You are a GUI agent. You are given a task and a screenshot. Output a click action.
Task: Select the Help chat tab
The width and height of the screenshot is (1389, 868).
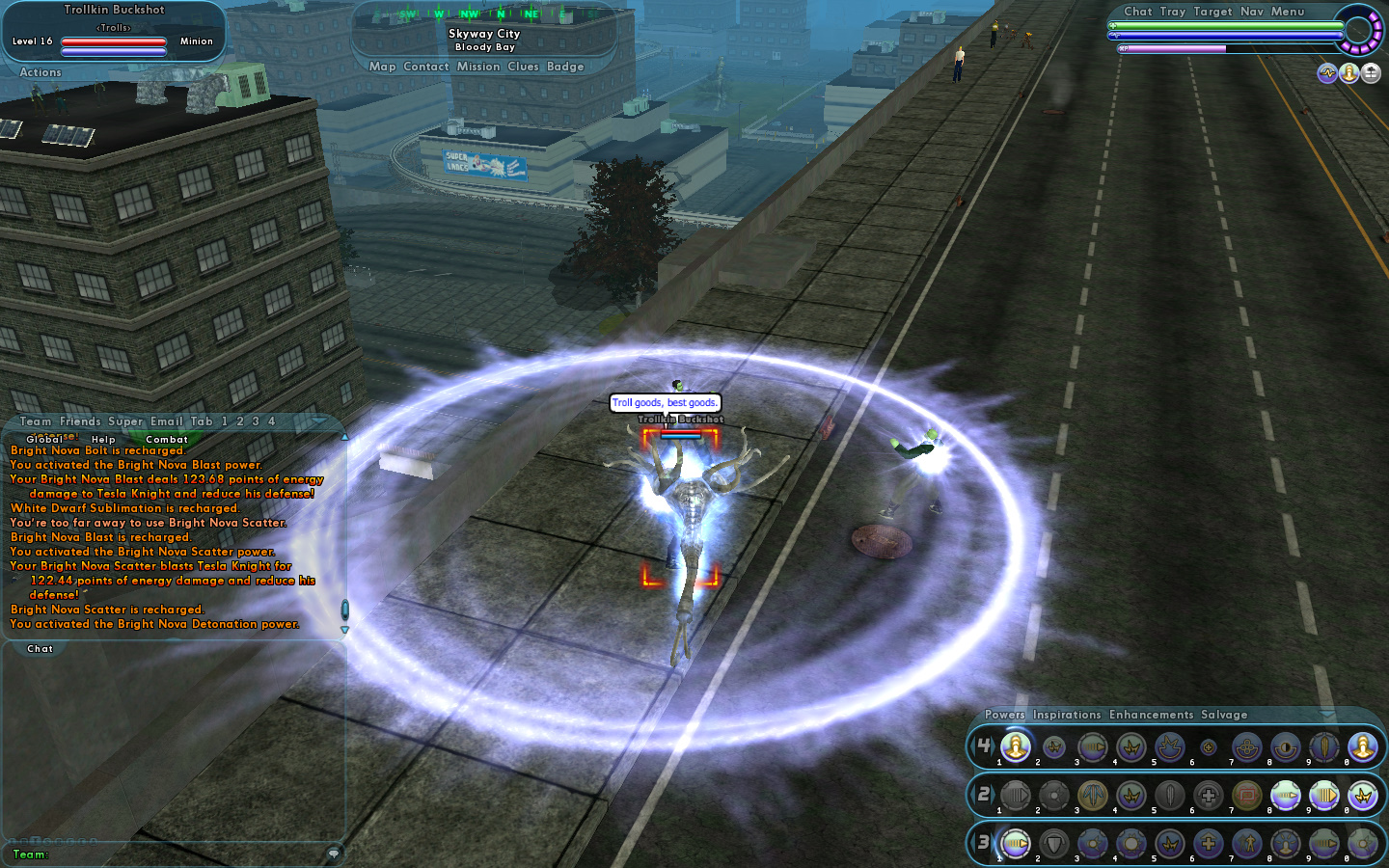pyautogui.click(x=103, y=440)
